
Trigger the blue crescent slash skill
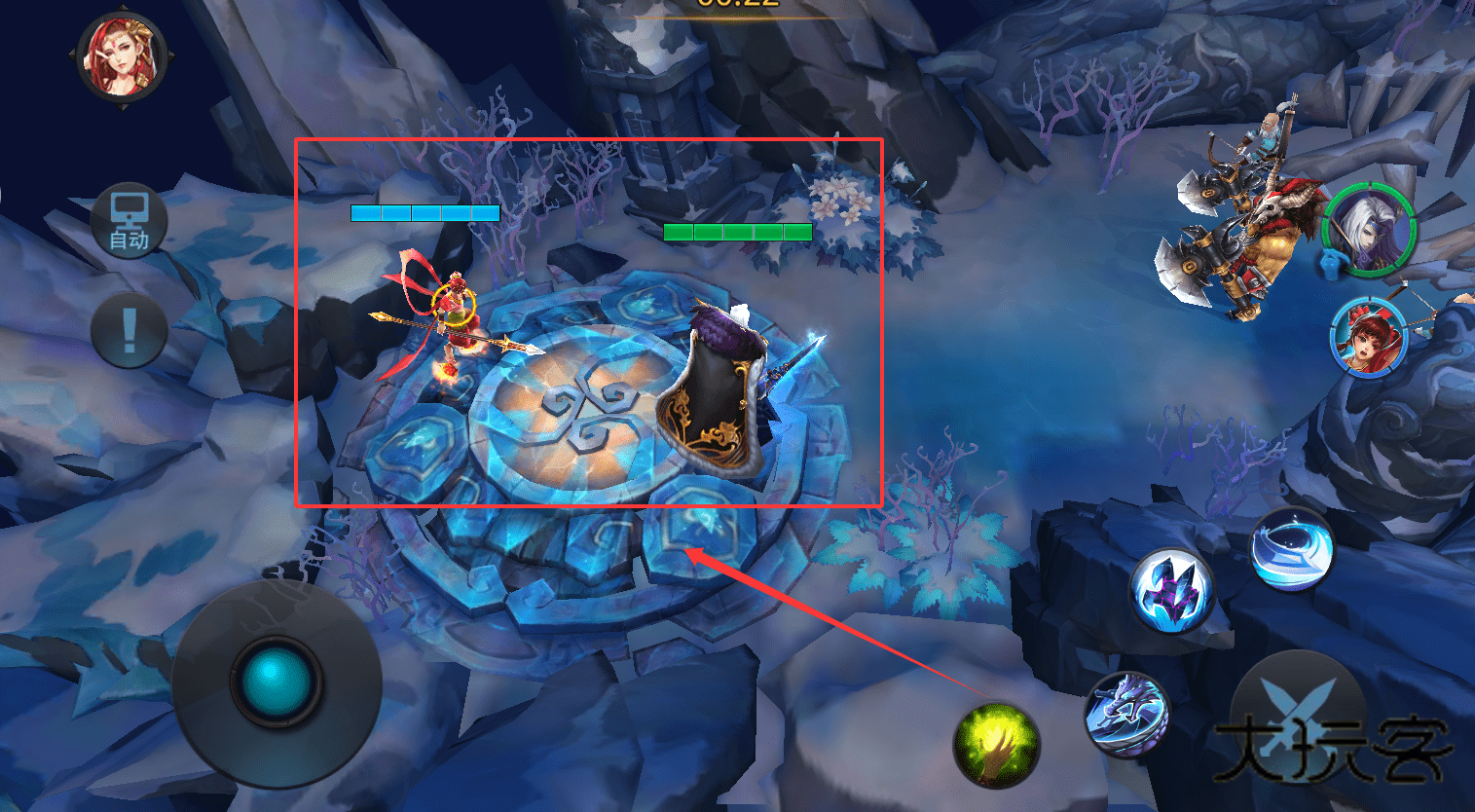[x=1291, y=550]
